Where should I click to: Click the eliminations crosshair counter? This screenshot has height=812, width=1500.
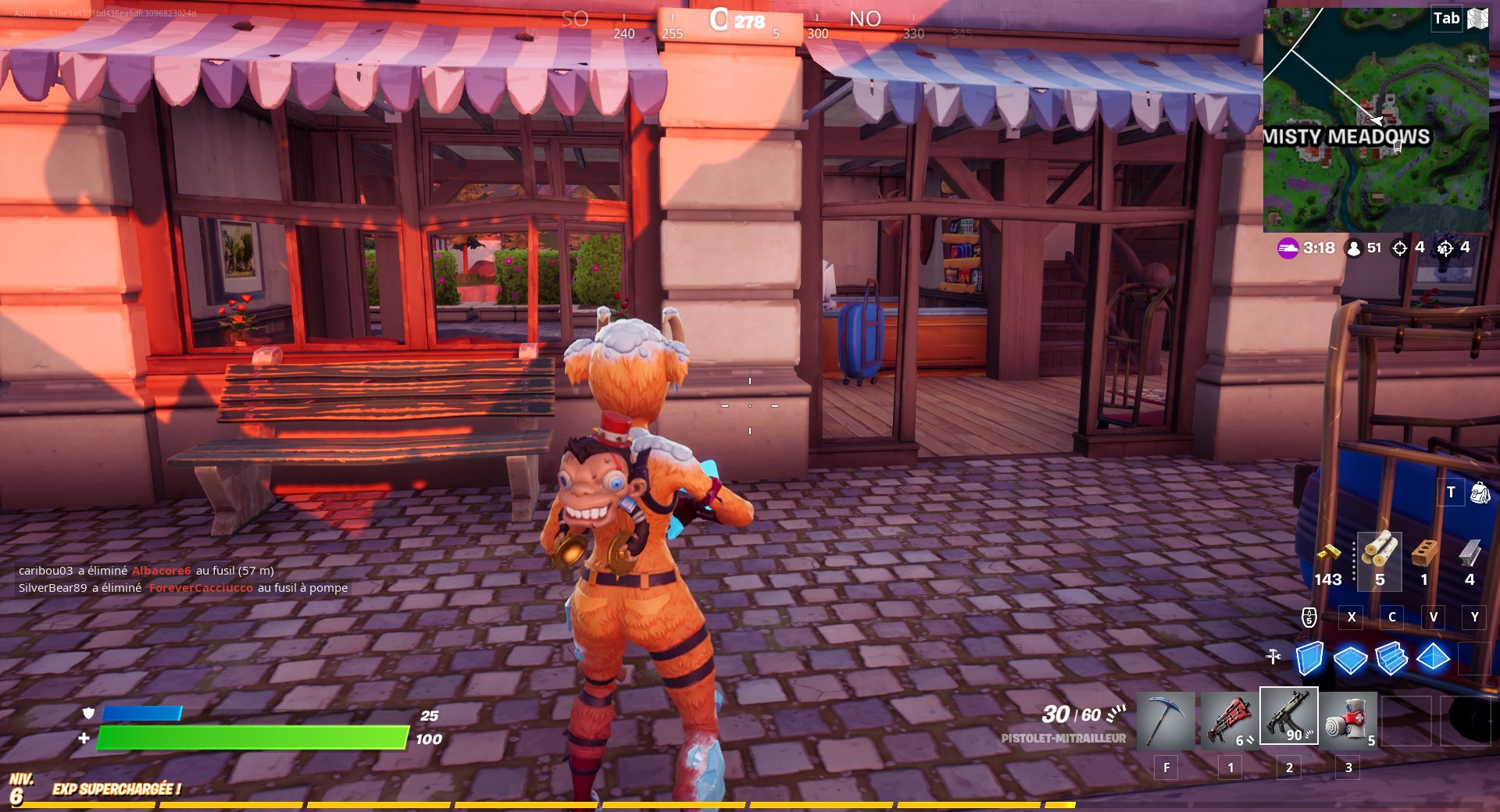[1398, 248]
